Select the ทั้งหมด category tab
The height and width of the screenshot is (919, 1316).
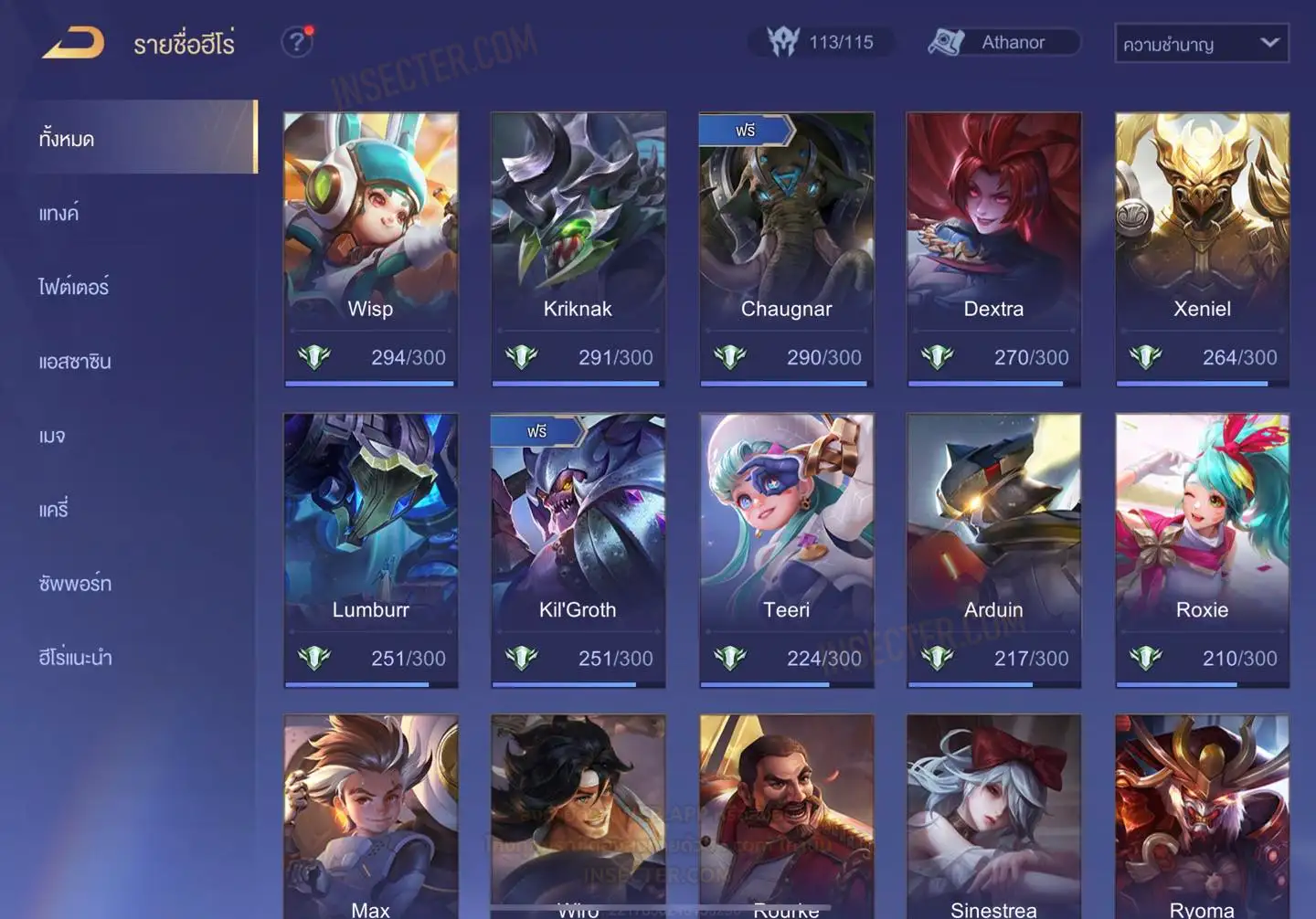click(137, 138)
